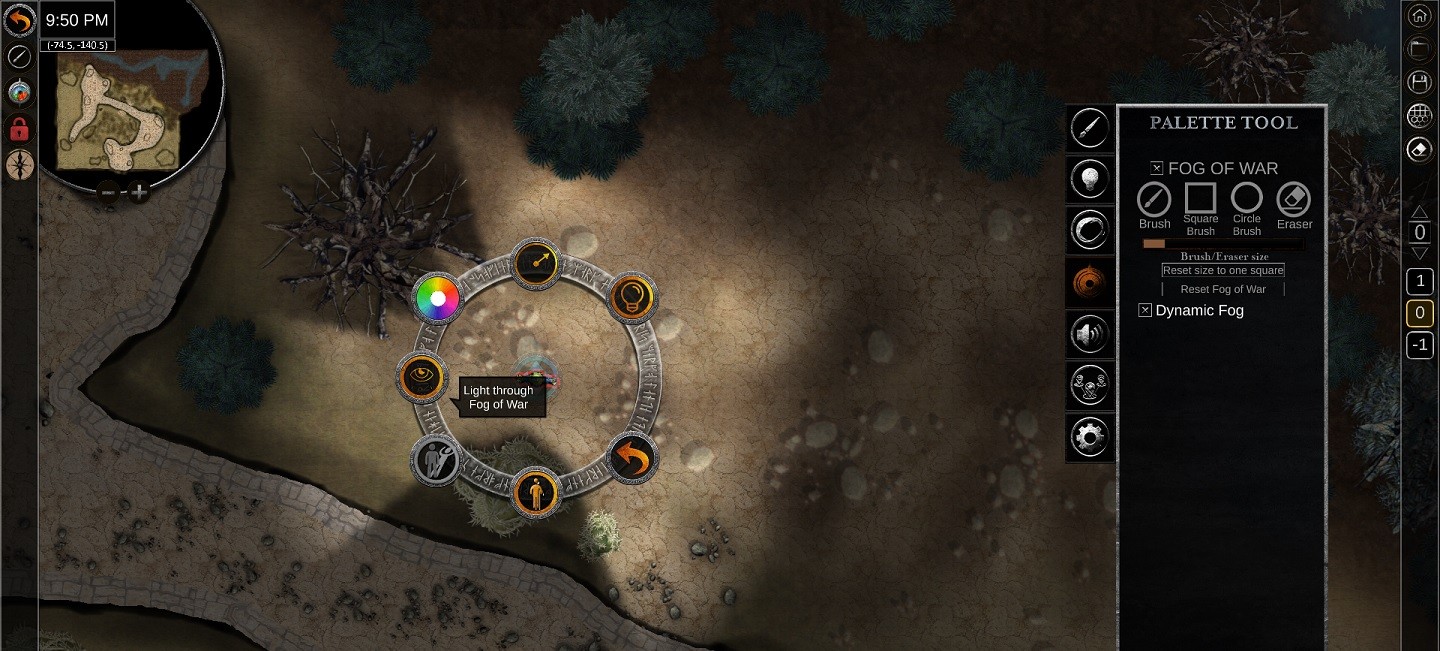Click the Reset Fog of War button

click(x=1223, y=289)
